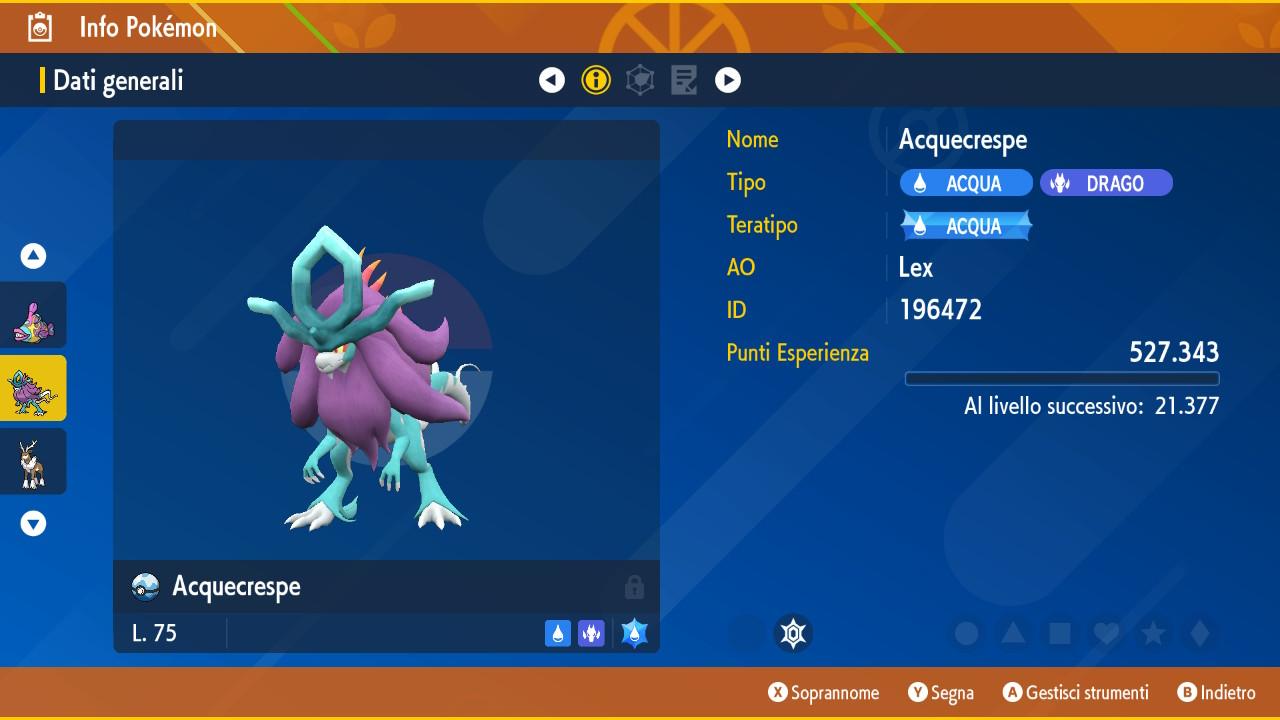The width and height of the screenshot is (1280, 720).
Task: Show the previous Pokémon with the up arrow
Action: pos(34,257)
